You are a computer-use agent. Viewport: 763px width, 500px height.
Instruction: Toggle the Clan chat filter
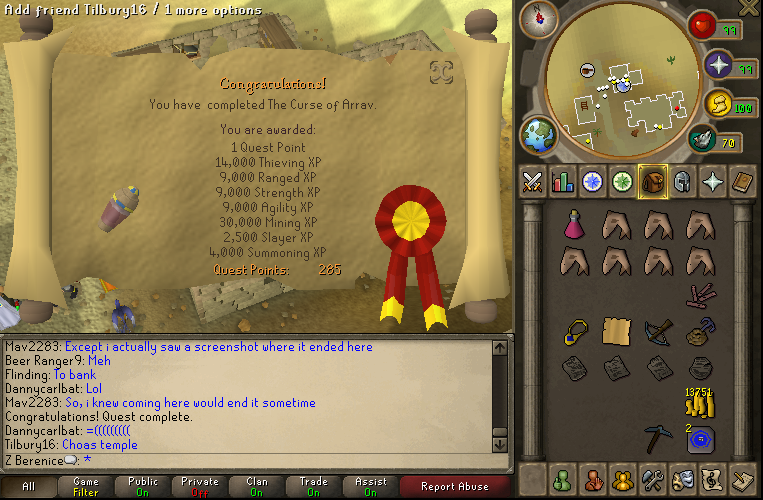pyautogui.click(x=257, y=486)
